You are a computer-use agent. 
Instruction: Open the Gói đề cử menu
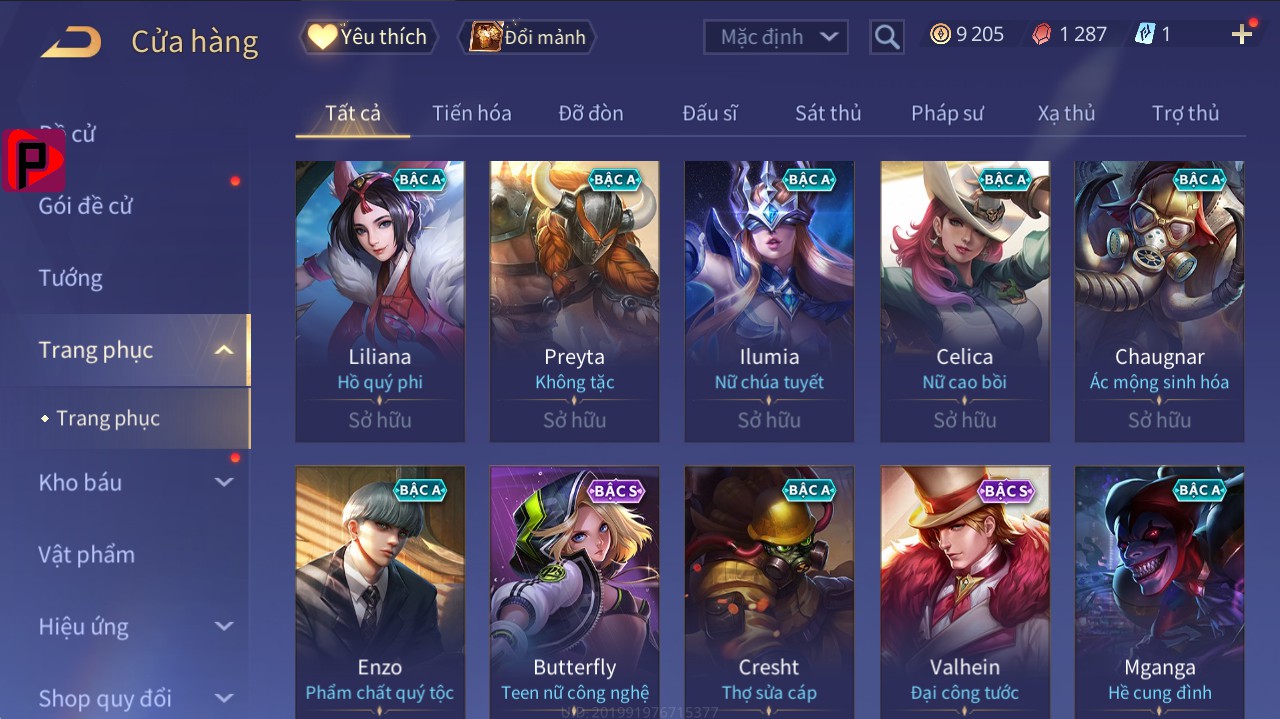pos(86,206)
